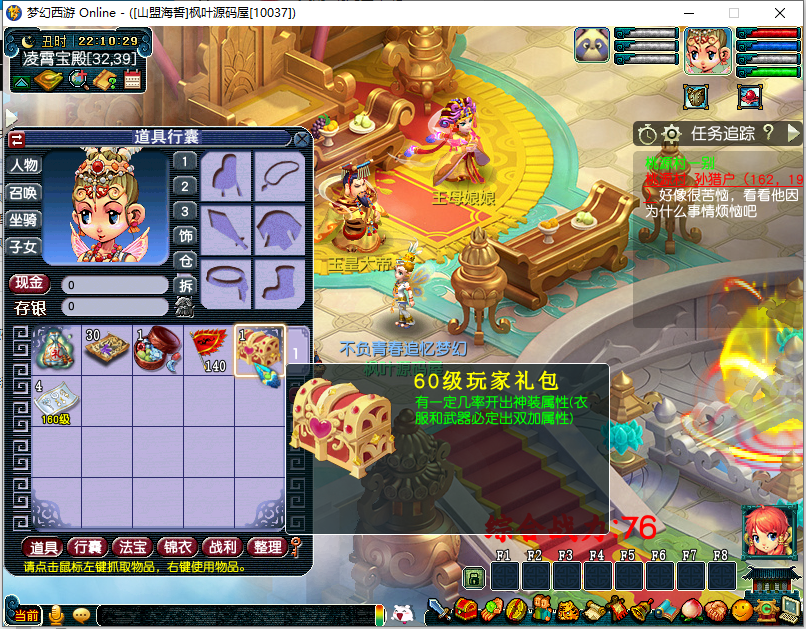806x629 pixels.
Task: Switch to the 召唤 summon tab
Action: click(24, 193)
